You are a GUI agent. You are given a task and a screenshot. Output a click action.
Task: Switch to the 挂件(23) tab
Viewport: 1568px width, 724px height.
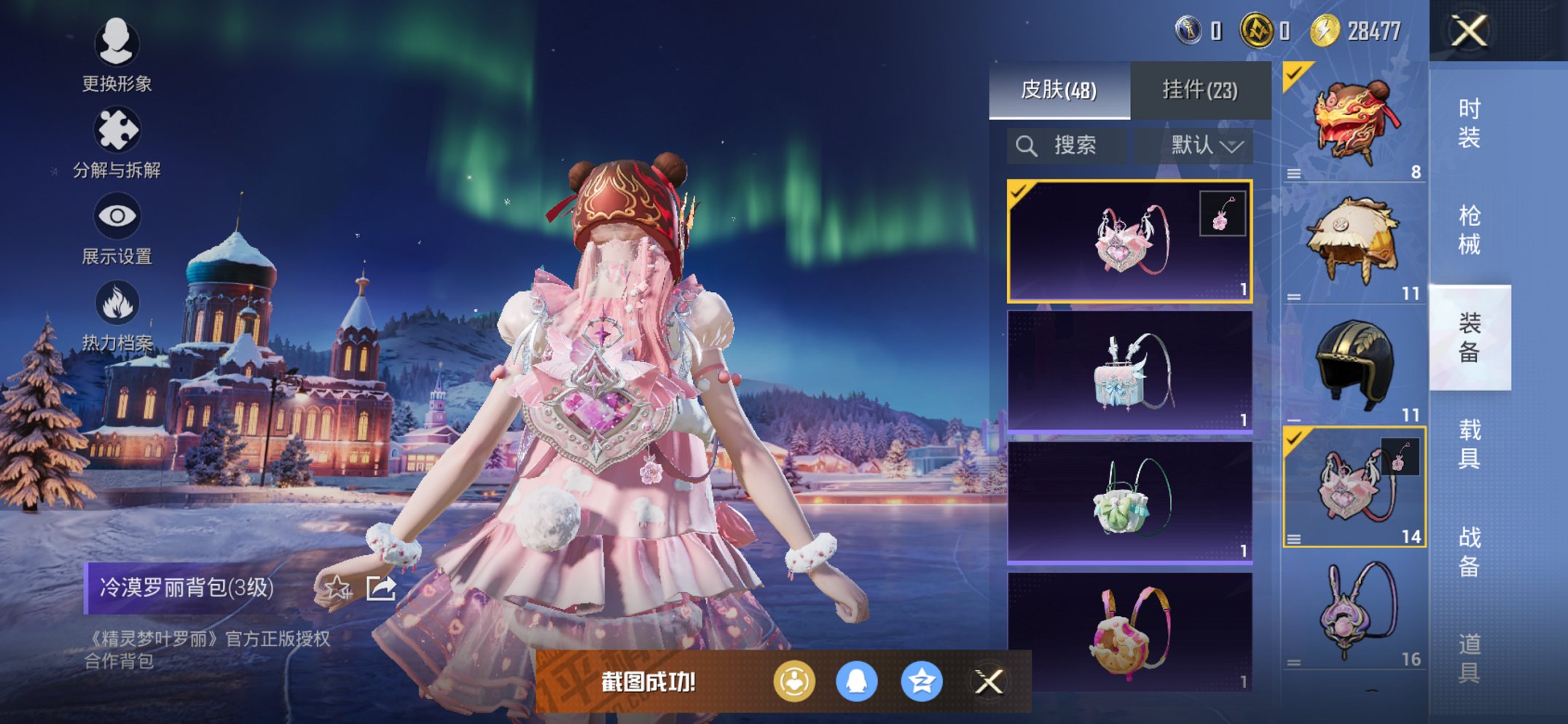pos(1199,90)
